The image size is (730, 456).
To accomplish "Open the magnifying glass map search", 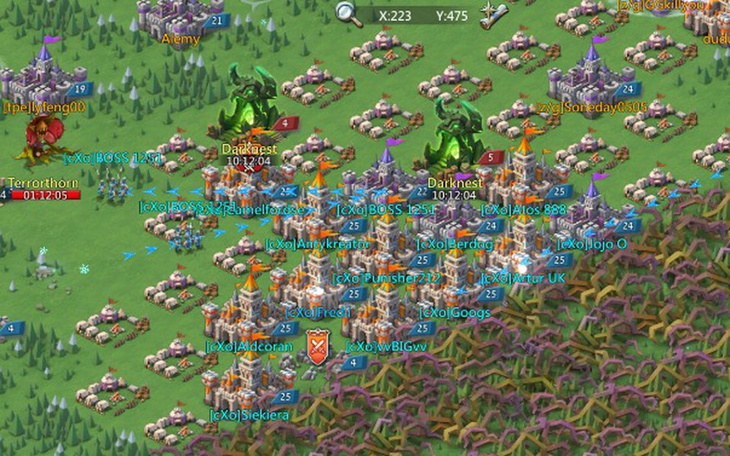I will click(x=348, y=13).
